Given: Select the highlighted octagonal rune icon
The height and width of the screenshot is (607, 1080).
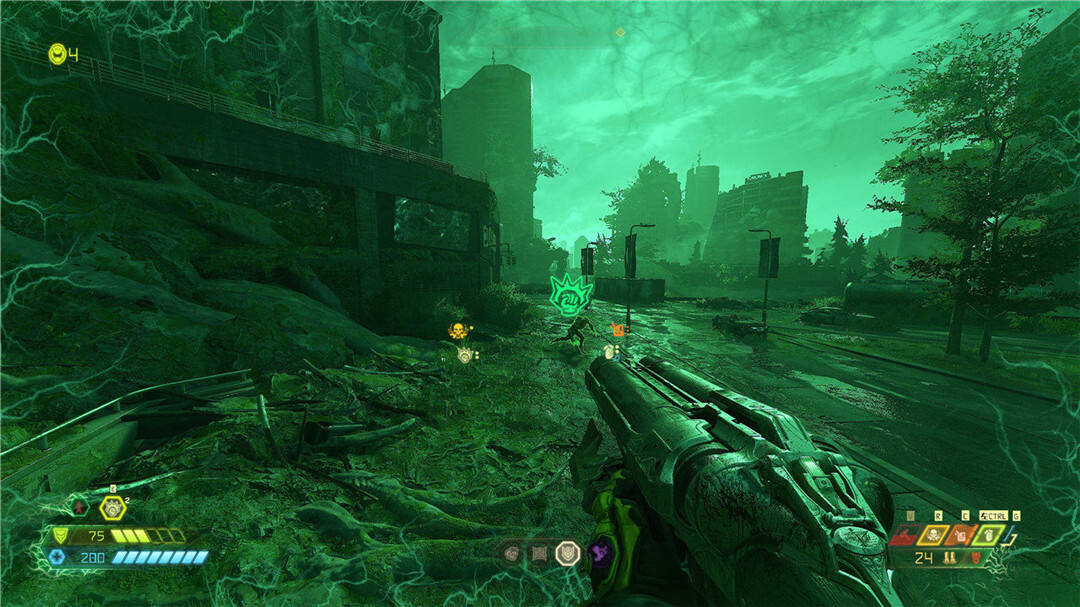Looking at the screenshot, I should 567,552.
